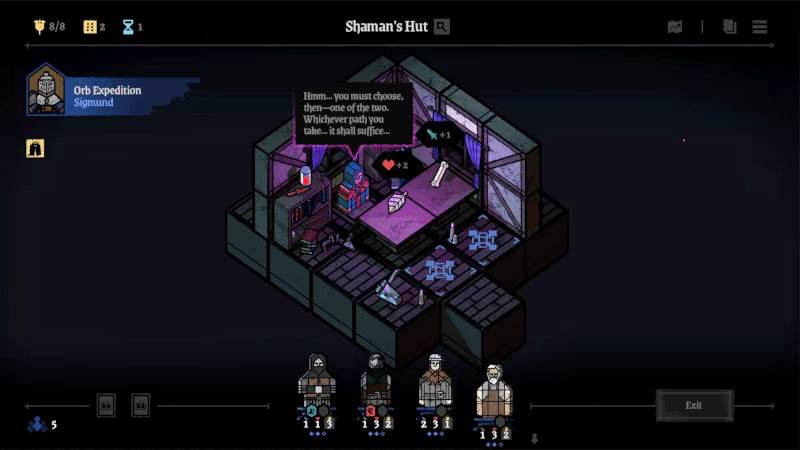This screenshot has height=450, width=800.
Task: Select the Orb Expedition quest banner
Action: (x=110, y=95)
